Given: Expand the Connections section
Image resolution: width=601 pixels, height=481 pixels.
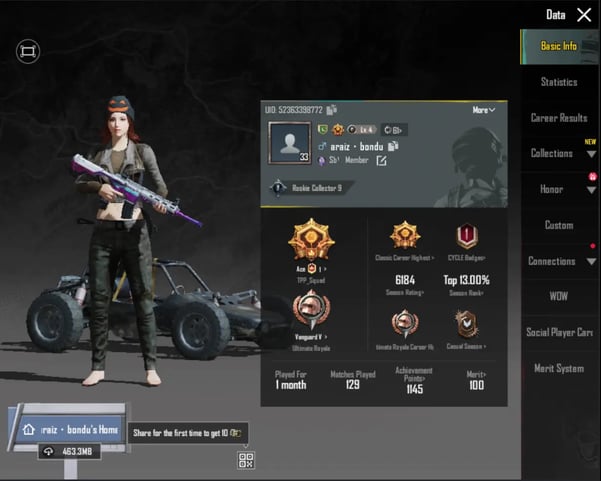Looking at the screenshot, I should click(x=559, y=261).
